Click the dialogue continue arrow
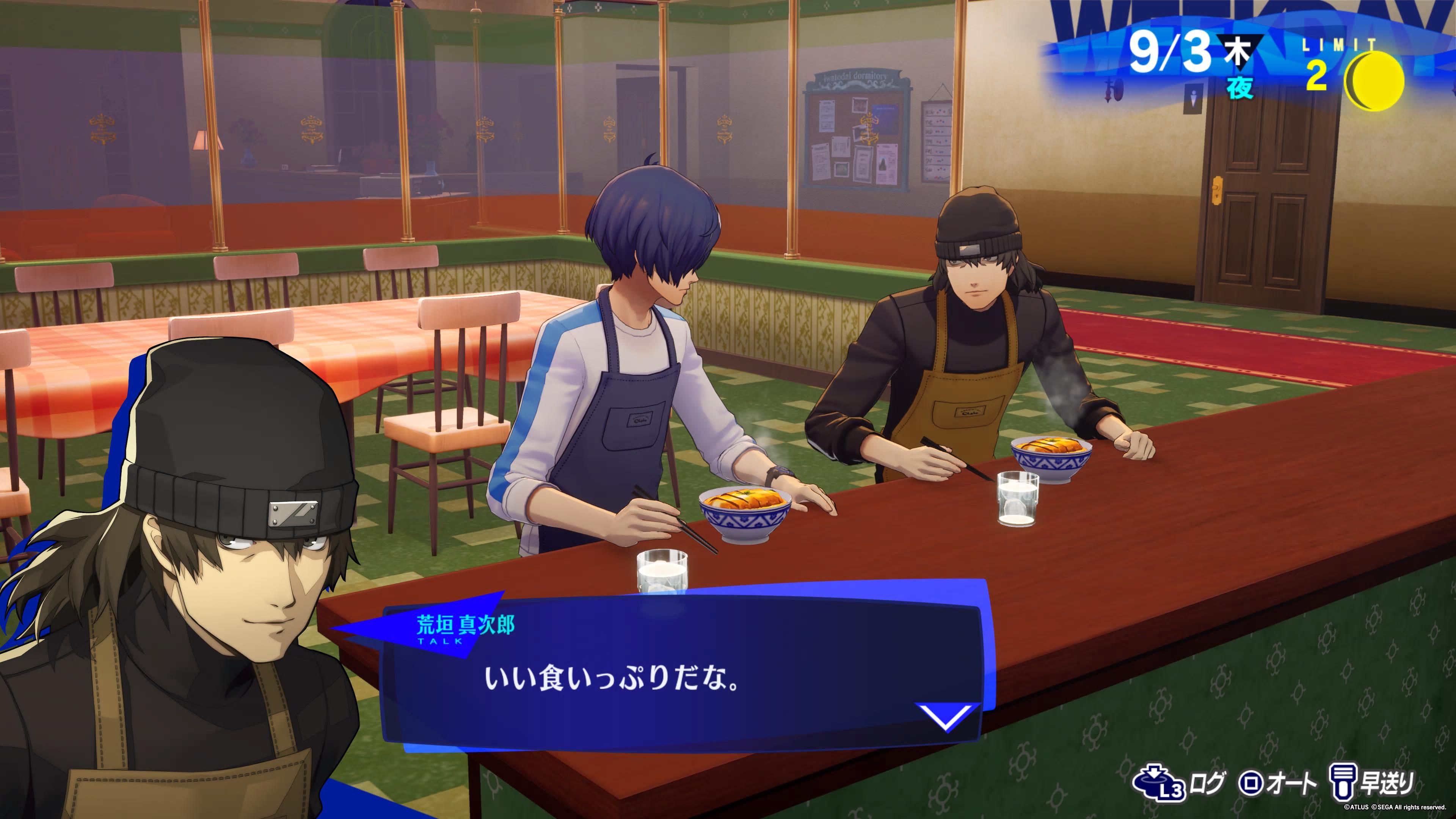Screen dimensions: 1456x819 (946, 716)
